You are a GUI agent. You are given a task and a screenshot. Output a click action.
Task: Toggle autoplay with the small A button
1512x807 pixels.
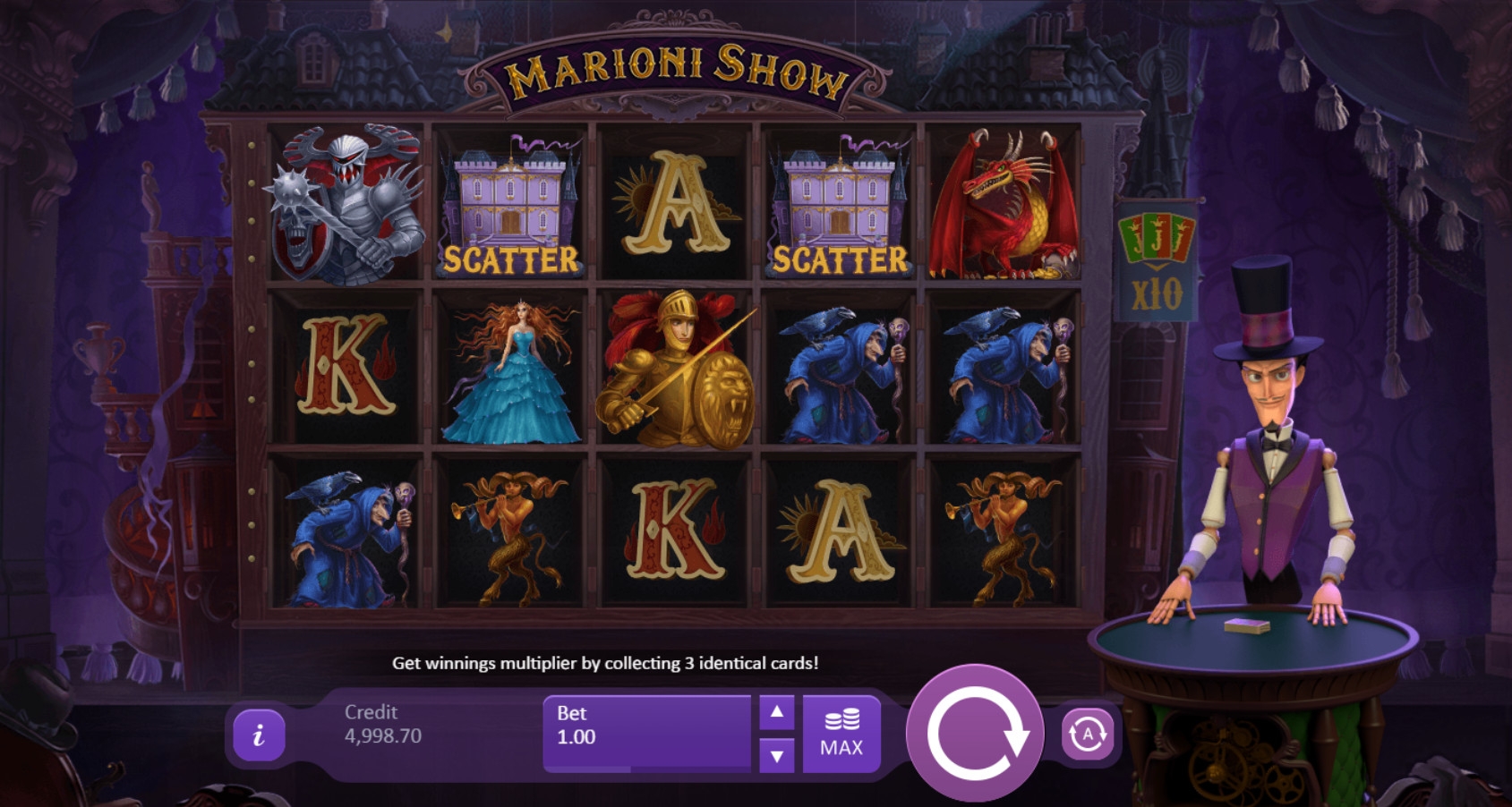tap(1088, 735)
